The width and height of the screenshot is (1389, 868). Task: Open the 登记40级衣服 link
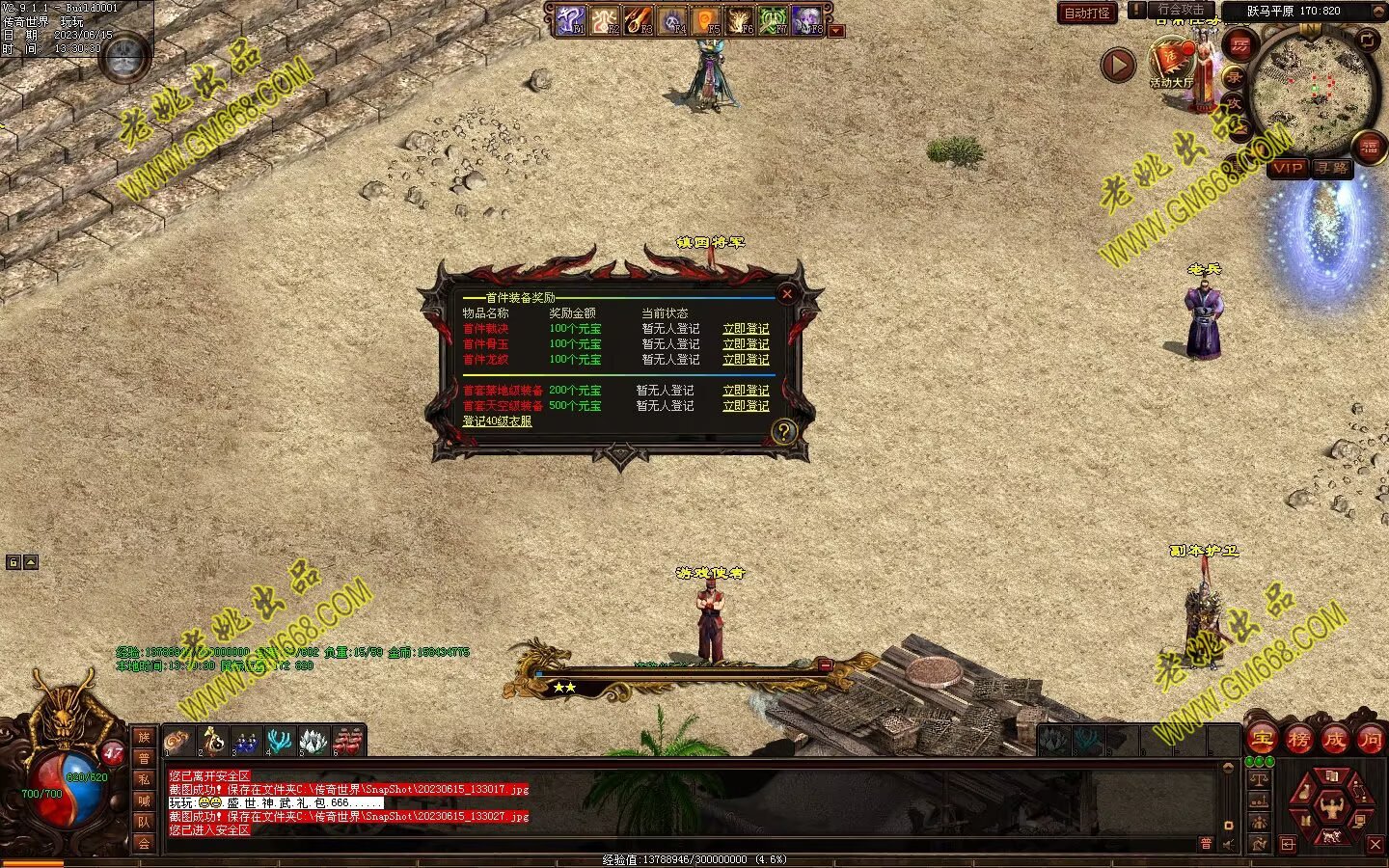click(497, 421)
